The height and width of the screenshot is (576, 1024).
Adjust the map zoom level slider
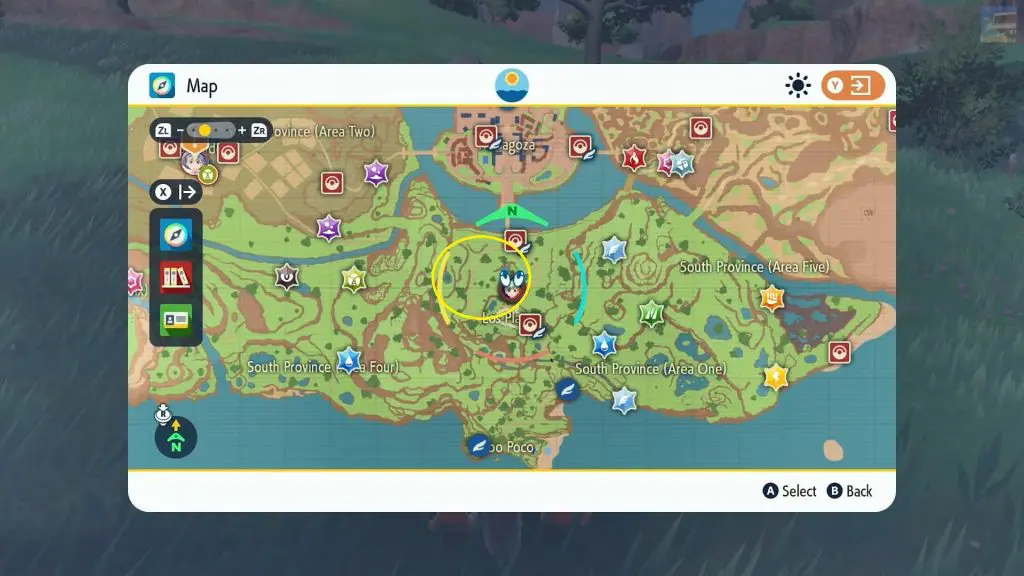211,130
